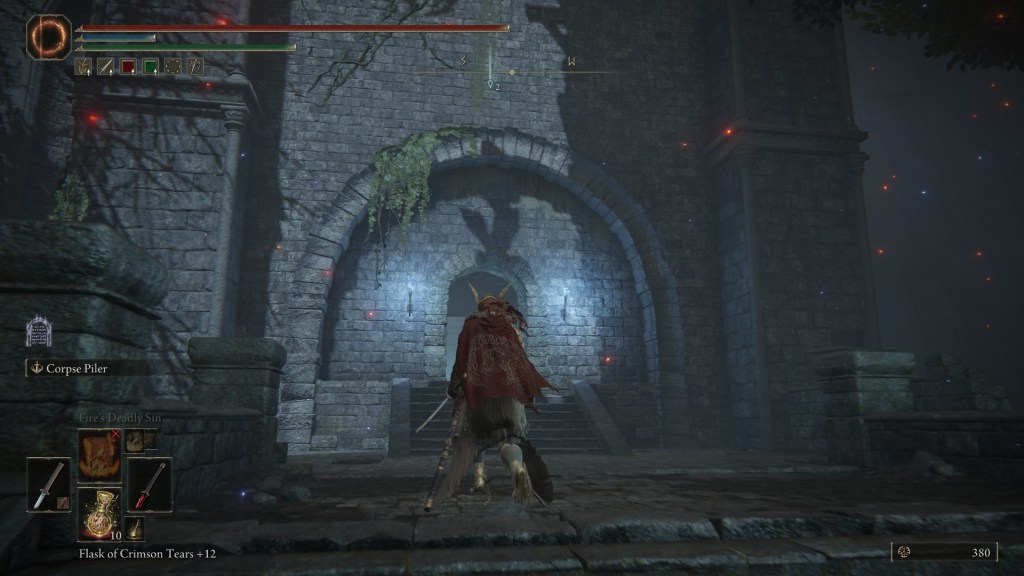Select the left-hand dagger weapon slot

49,484
